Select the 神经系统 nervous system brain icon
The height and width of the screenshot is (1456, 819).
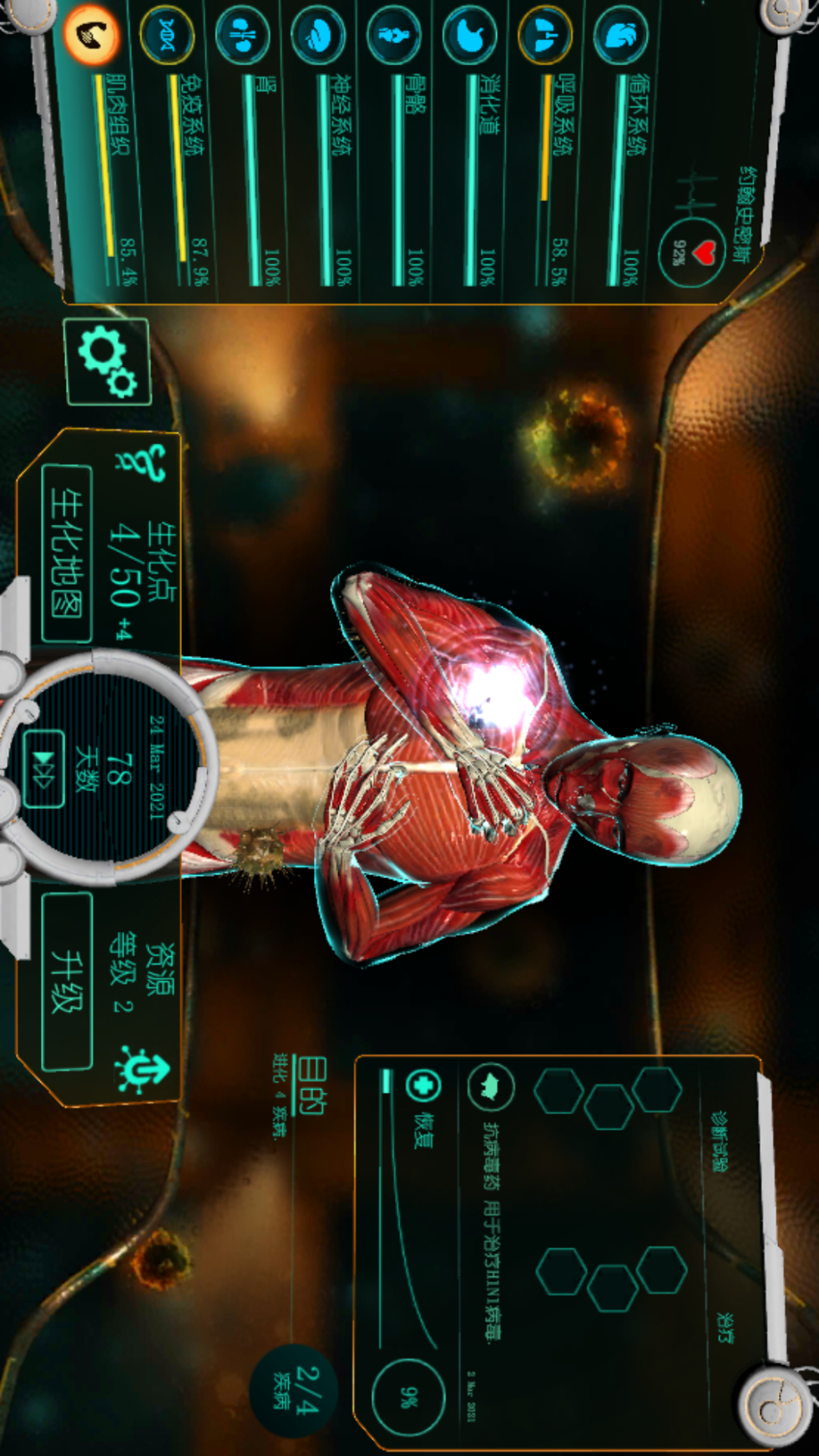(x=318, y=36)
